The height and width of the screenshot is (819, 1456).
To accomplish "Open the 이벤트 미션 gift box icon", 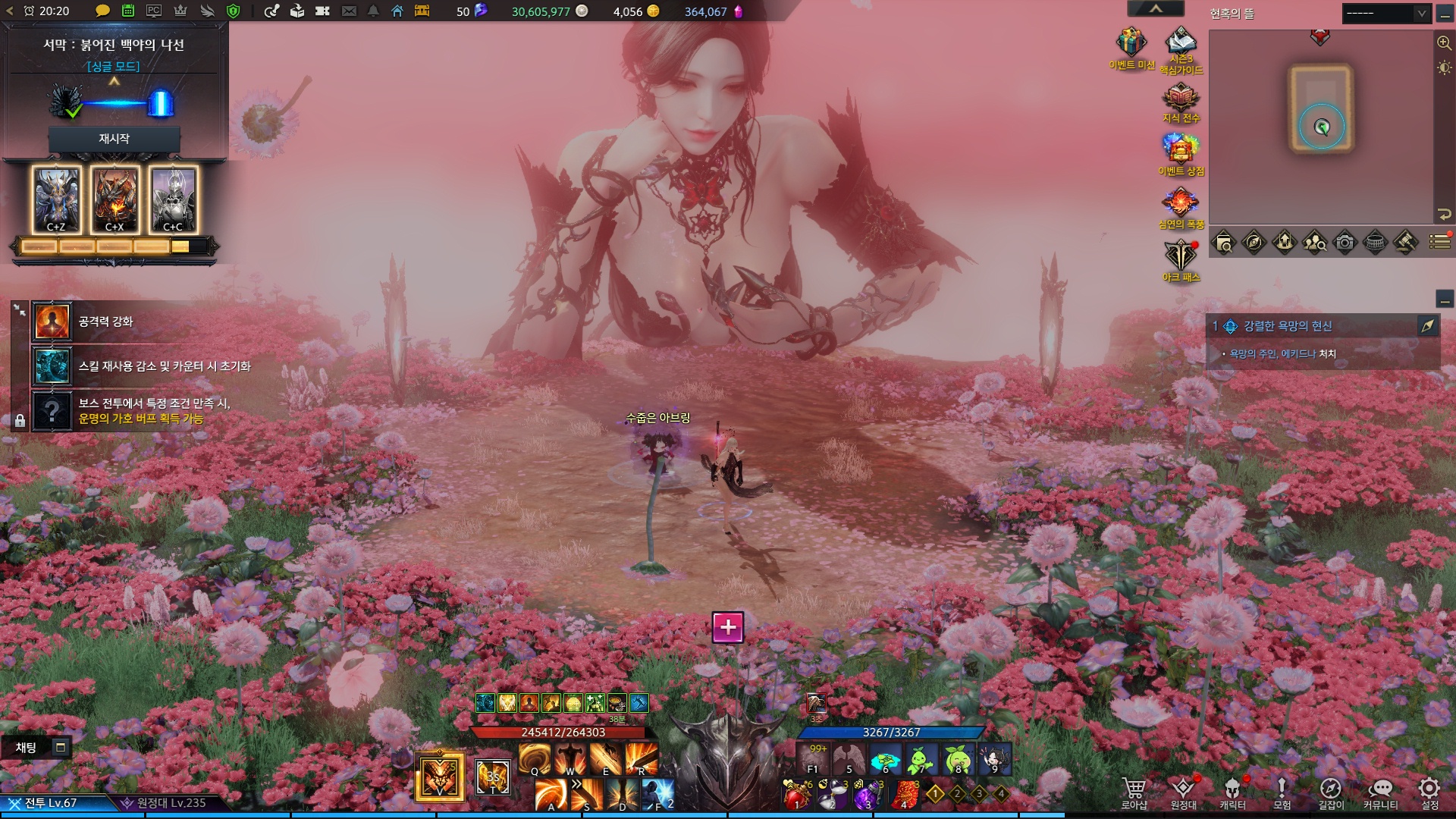I will [1131, 43].
